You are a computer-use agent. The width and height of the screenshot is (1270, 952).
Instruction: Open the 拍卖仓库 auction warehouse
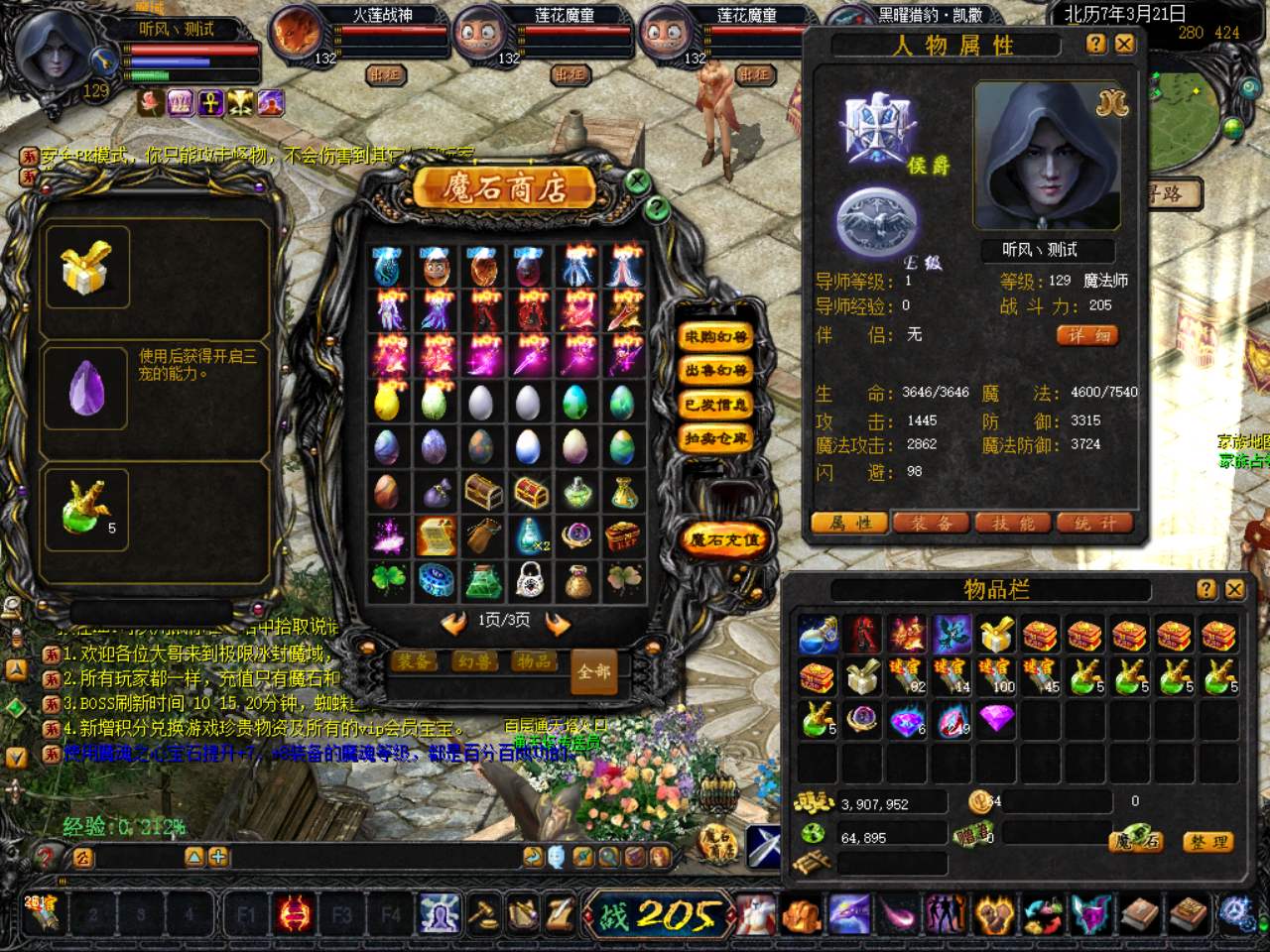(x=714, y=438)
